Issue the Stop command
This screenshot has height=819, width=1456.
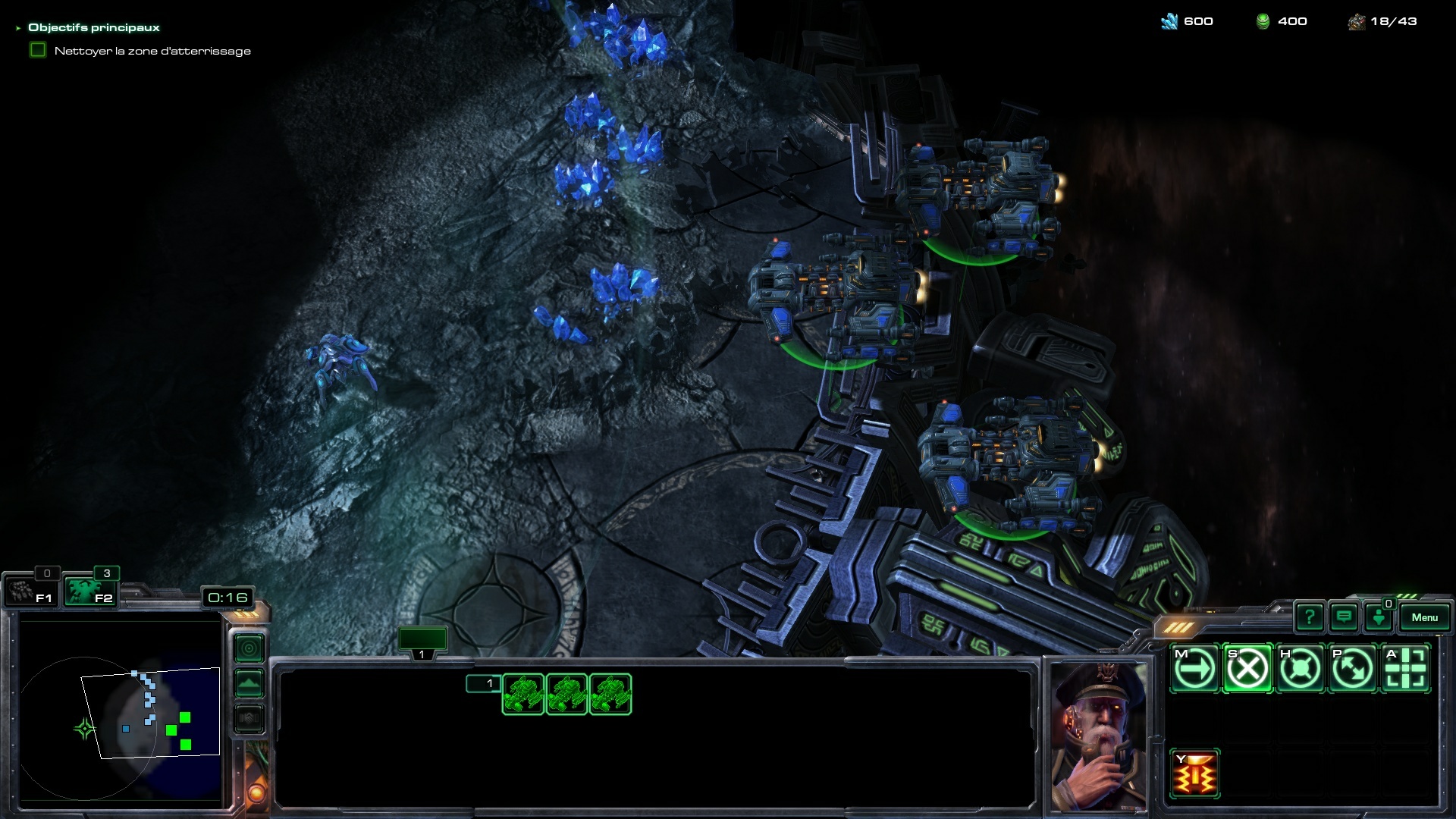point(1247,669)
